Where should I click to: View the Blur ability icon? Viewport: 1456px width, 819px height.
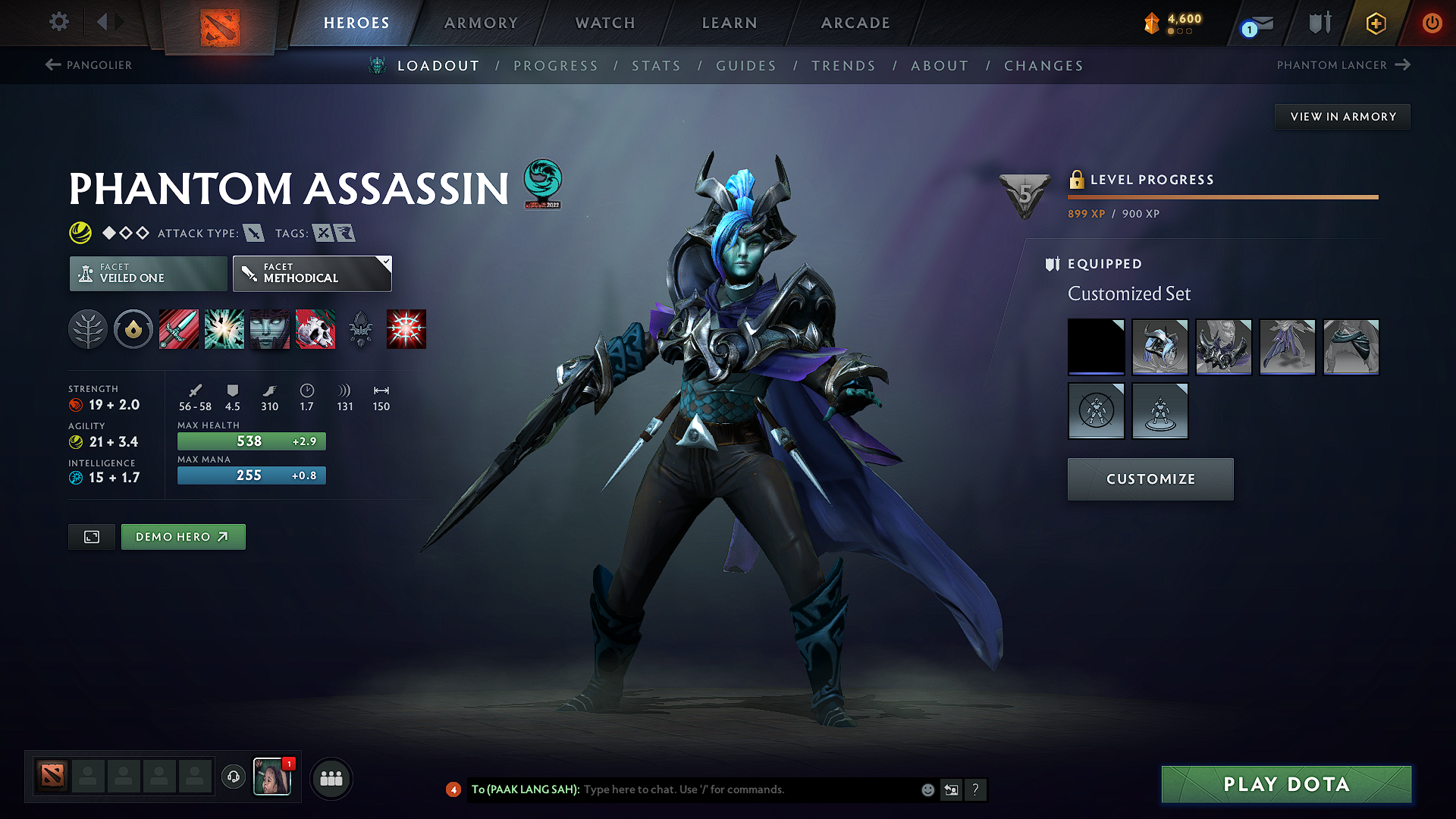click(x=270, y=329)
